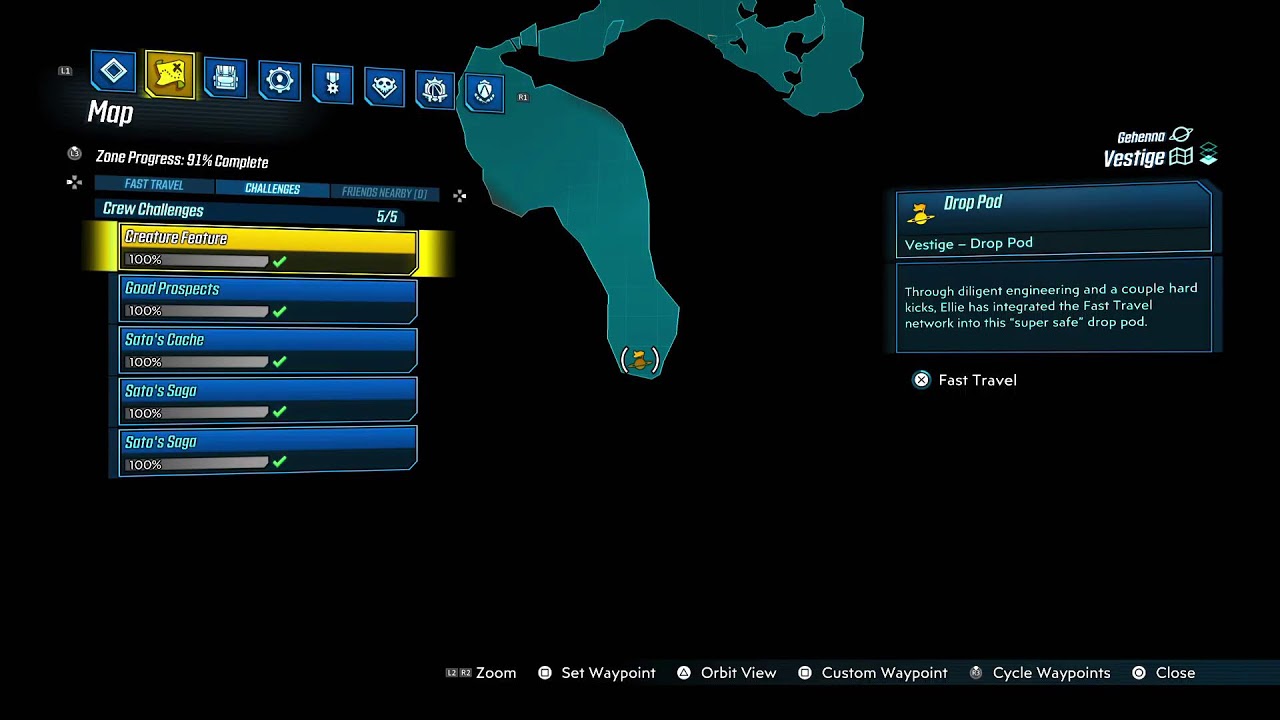1280x720 pixels.
Task: Open the Vault symbol crest tab
Action: (485, 93)
